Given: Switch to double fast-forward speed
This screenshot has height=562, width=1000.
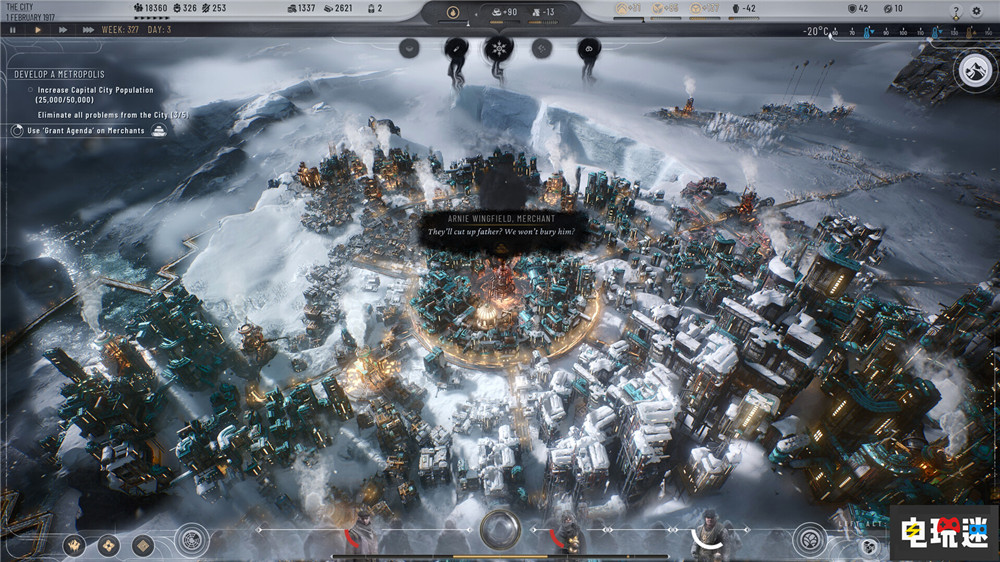Looking at the screenshot, I should (x=62, y=30).
